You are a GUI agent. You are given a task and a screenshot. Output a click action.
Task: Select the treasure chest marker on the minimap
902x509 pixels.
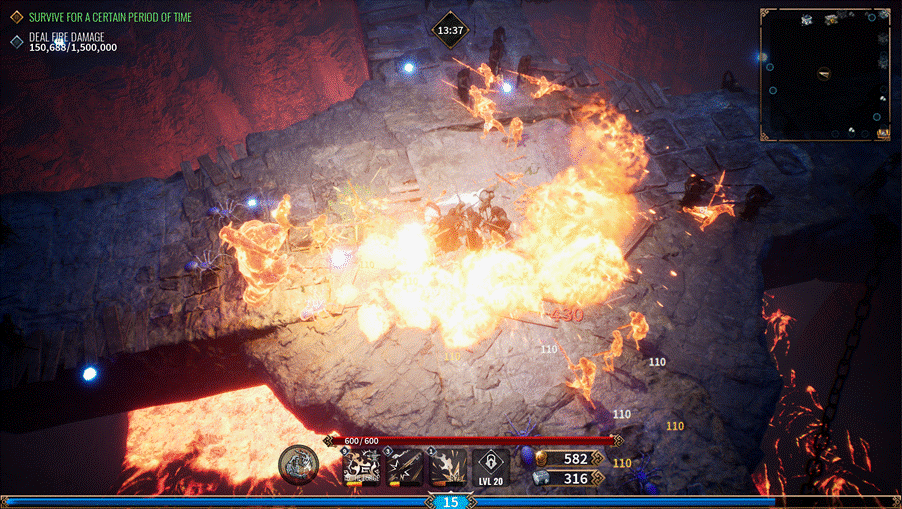click(883, 133)
